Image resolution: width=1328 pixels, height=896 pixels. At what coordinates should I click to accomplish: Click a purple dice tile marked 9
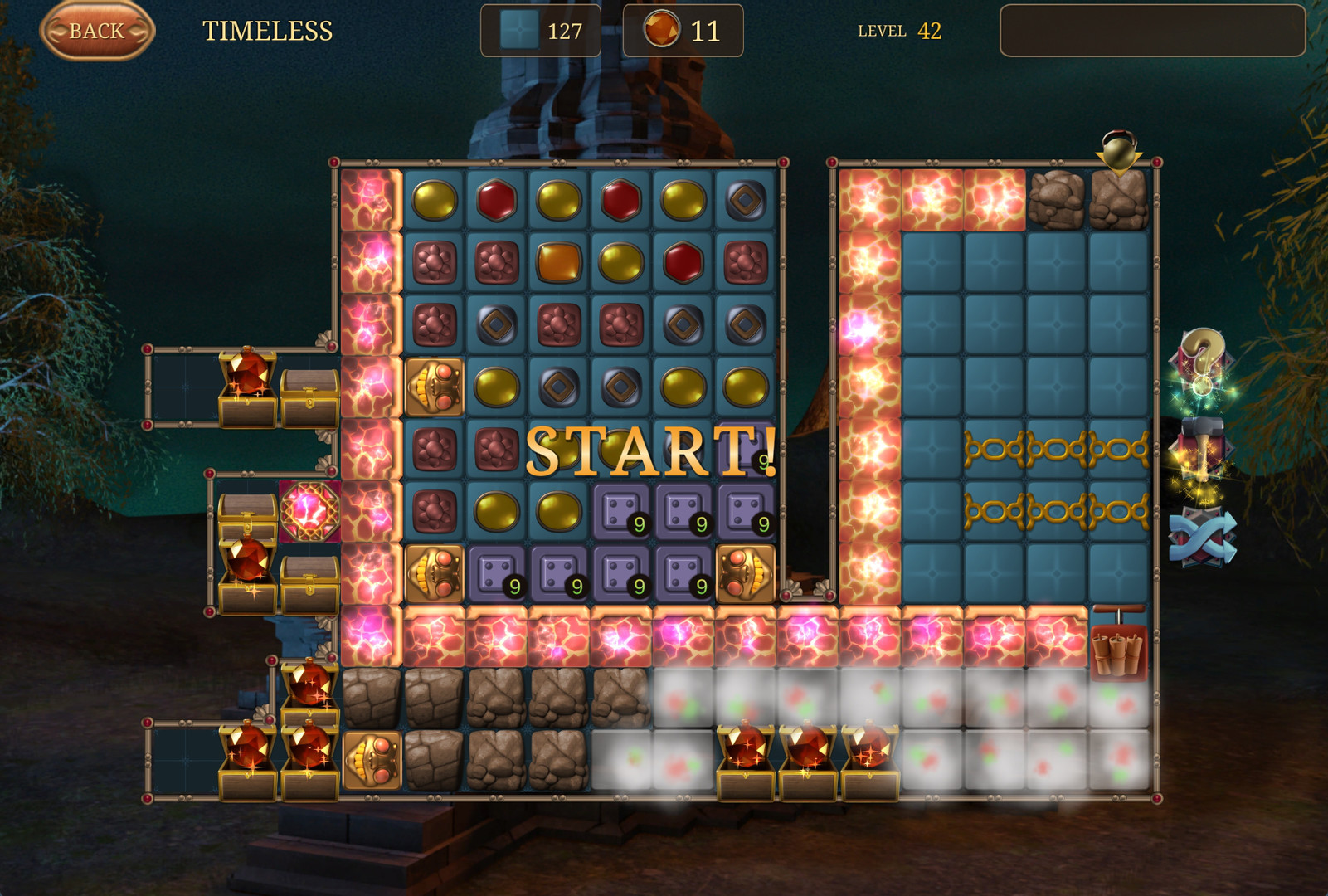click(621, 511)
